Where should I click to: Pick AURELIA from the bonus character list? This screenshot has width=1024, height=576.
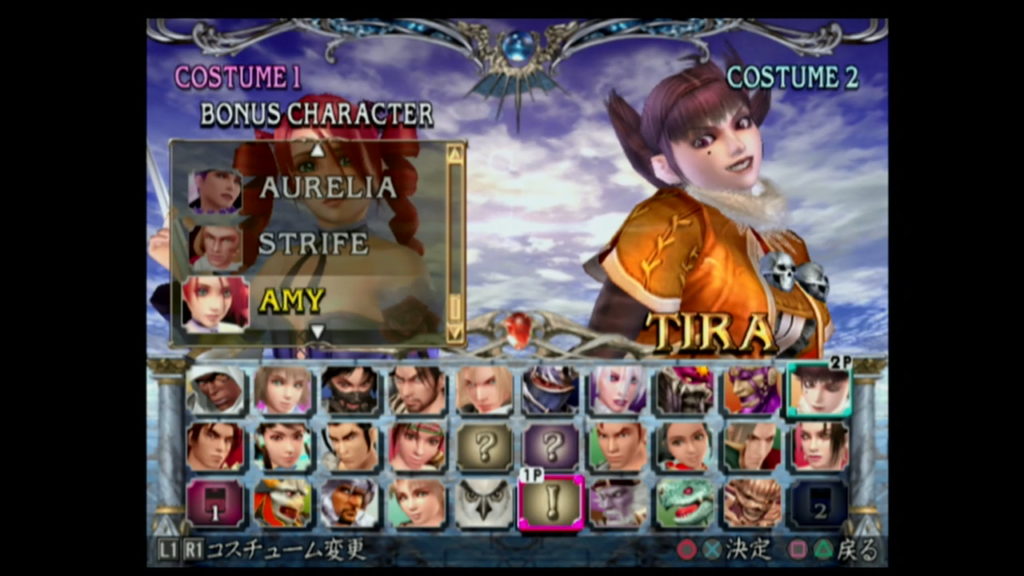(326, 187)
